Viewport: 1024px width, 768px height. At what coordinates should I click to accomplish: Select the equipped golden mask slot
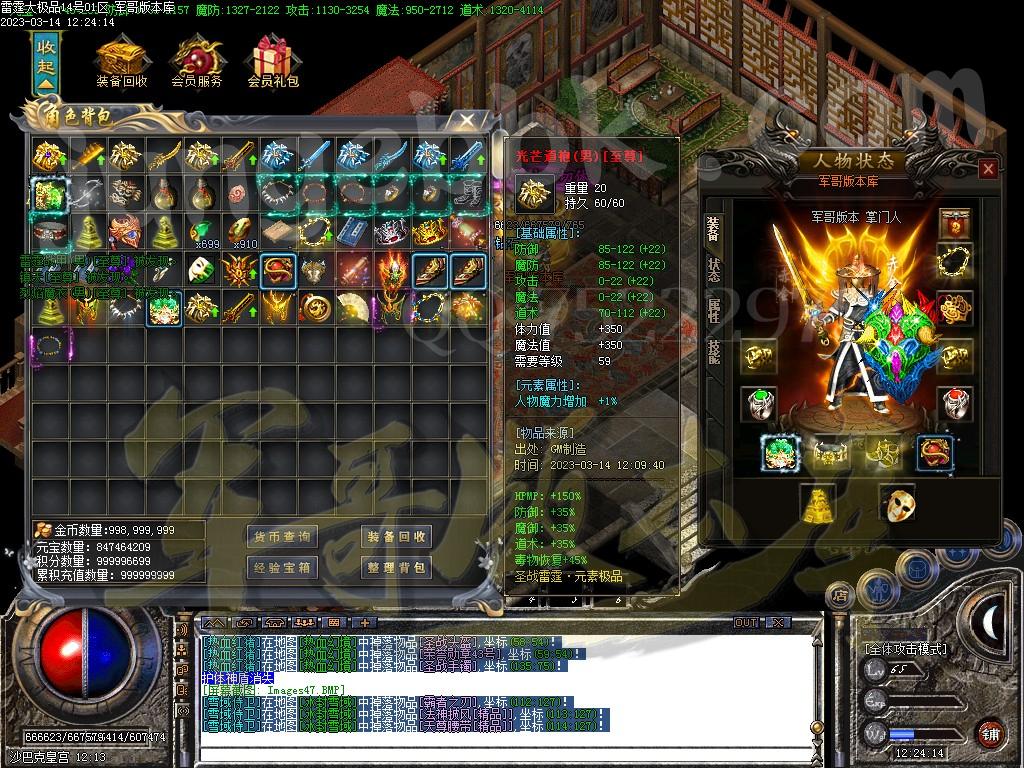coord(897,503)
